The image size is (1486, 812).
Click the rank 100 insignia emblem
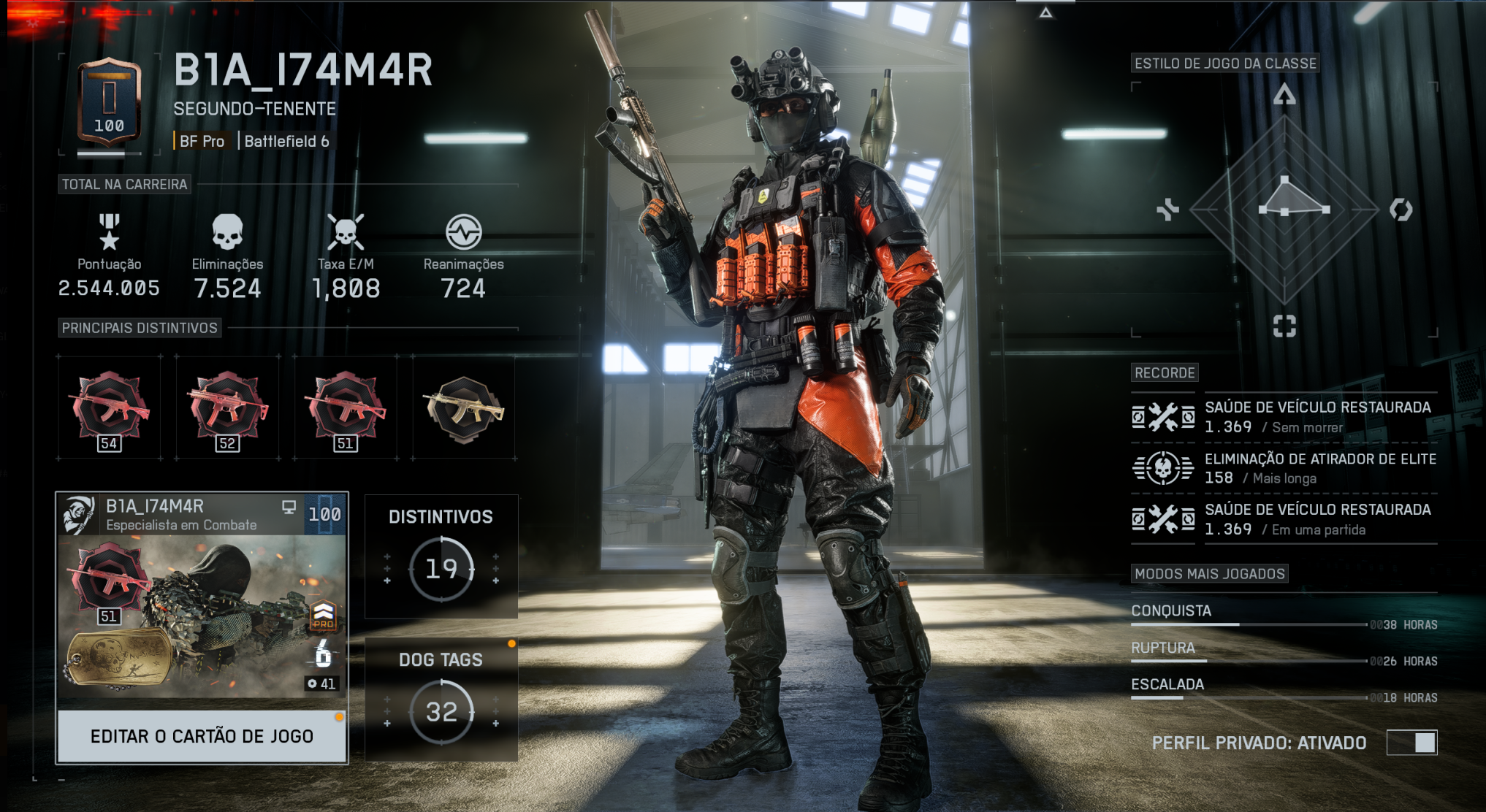pyautogui.click(x=110, y=102)
